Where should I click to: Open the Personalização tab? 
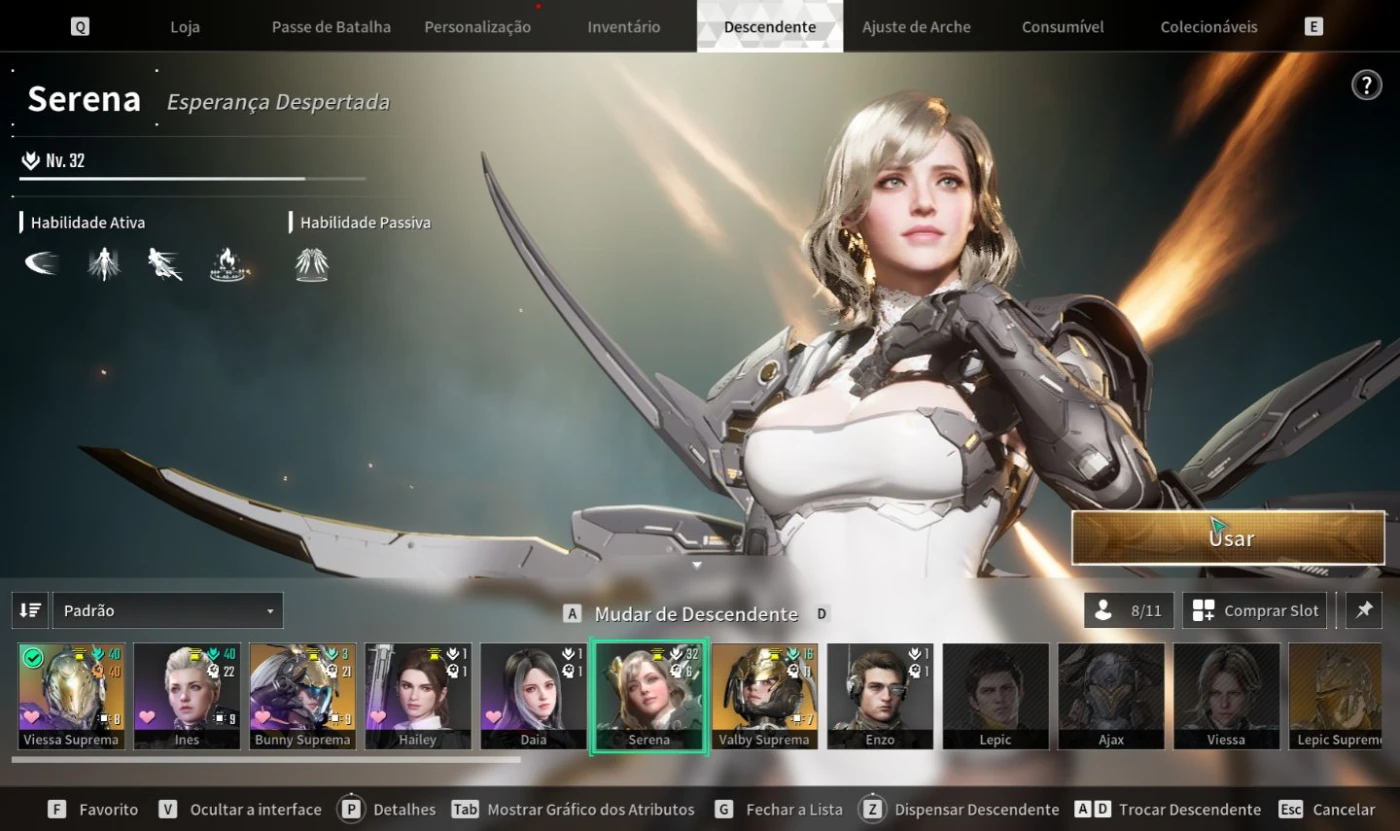[477, 27]
